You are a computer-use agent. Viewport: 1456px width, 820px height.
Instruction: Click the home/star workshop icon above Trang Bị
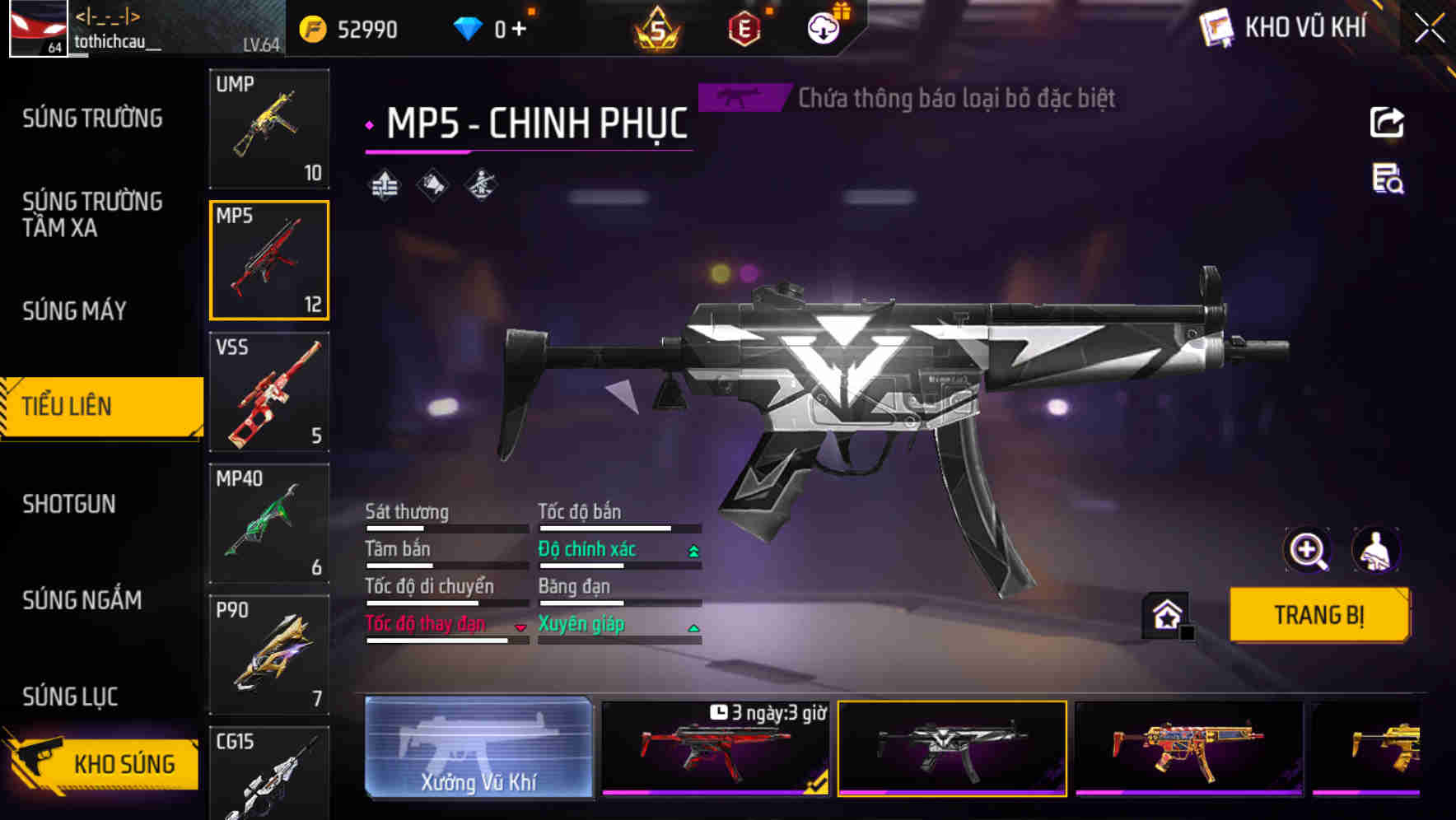pos(1164,615)
